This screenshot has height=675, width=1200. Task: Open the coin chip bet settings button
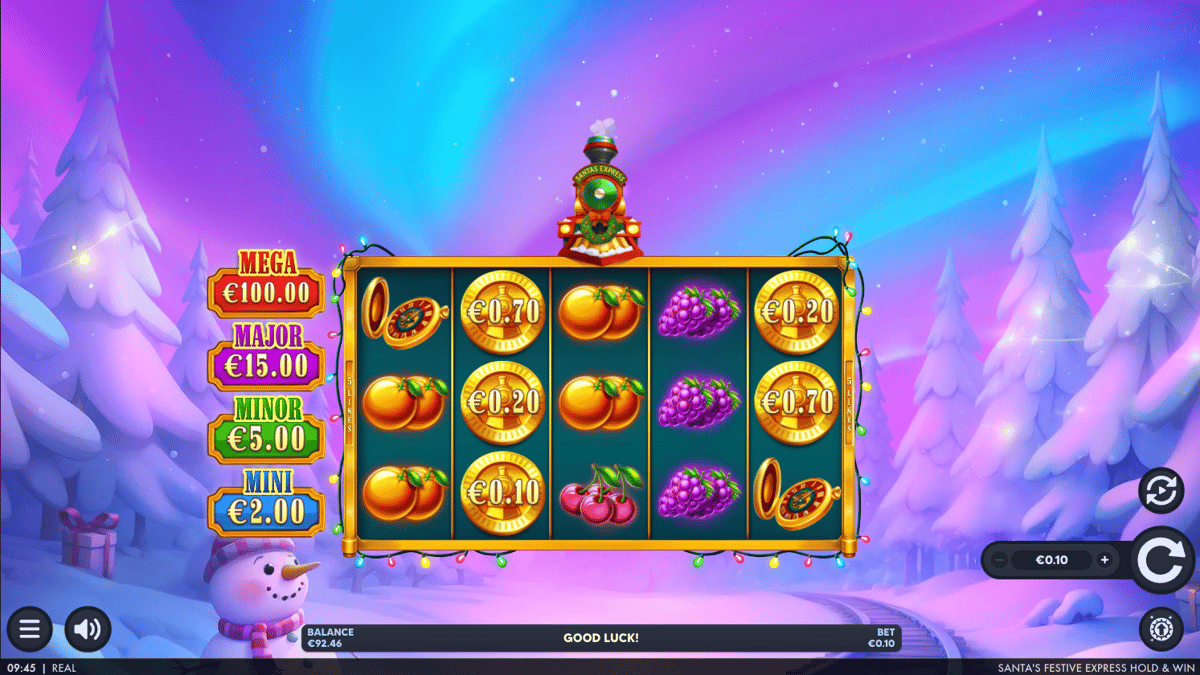click(x=1160, y=629)
